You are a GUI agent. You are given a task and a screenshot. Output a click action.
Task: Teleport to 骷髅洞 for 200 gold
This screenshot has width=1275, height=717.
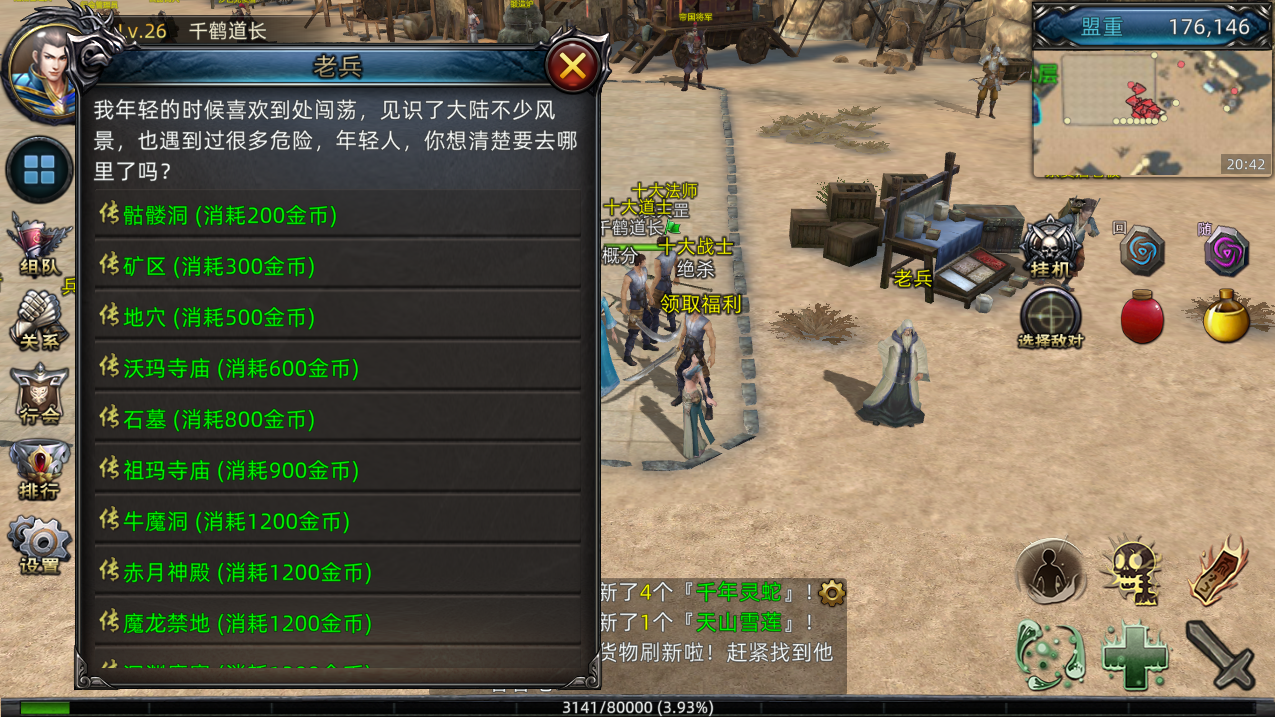click(x=230, y=215)
